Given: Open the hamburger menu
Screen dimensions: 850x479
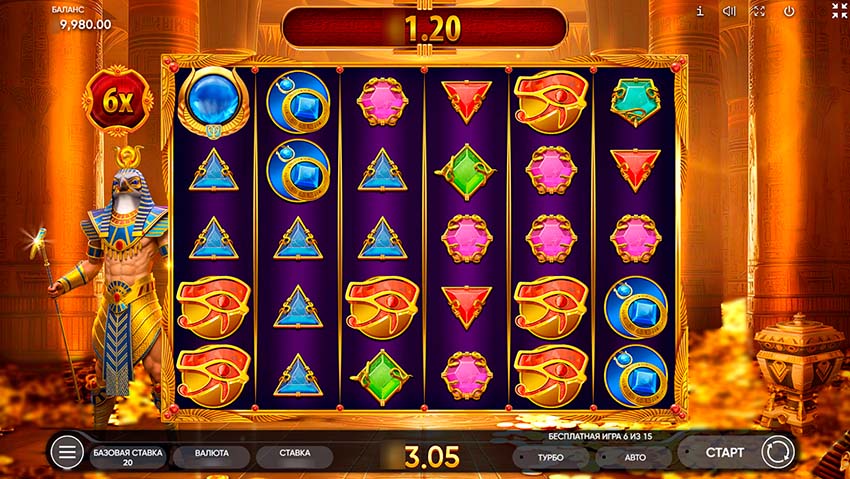Looking at the screenshot, I should [68, 453].
